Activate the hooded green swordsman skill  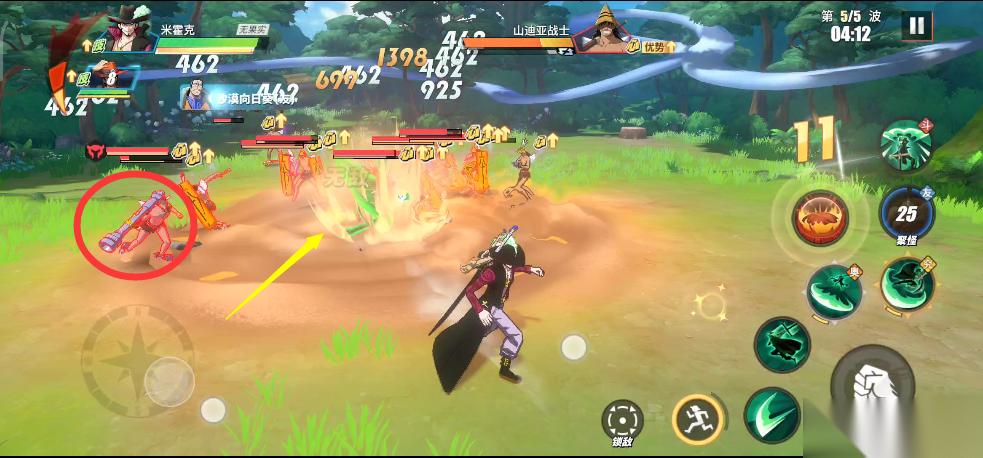(907, 284)
